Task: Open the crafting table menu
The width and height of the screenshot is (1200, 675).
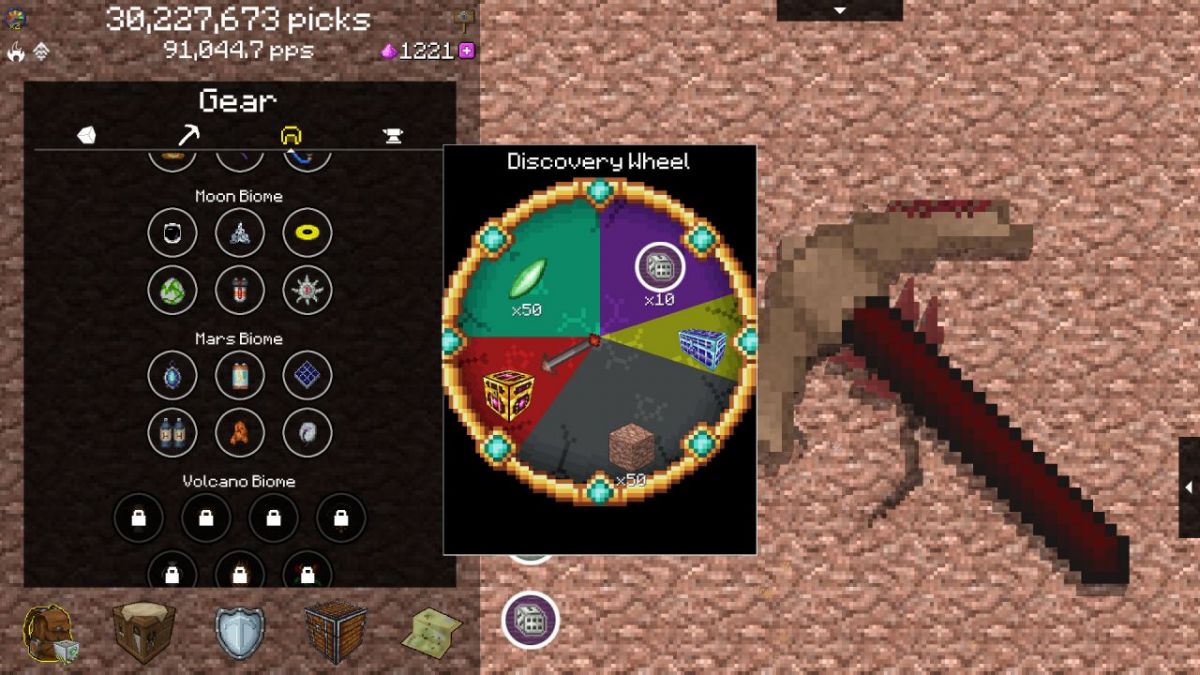Action: click(x=143, y=632)
